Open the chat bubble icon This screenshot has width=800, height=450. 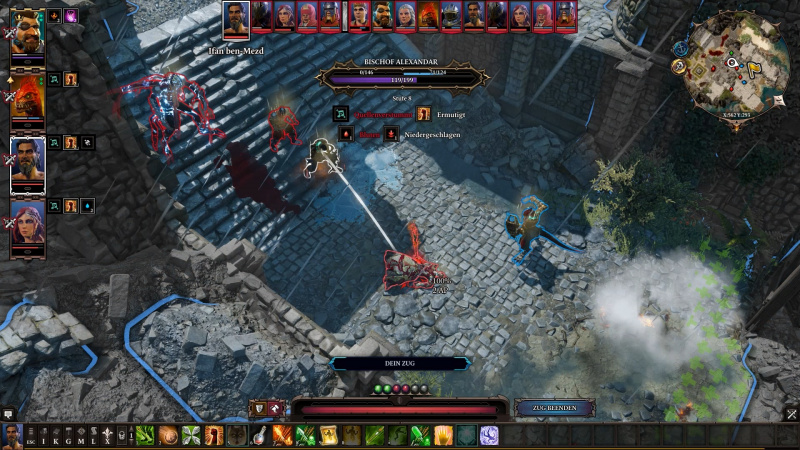click(9, 413)
